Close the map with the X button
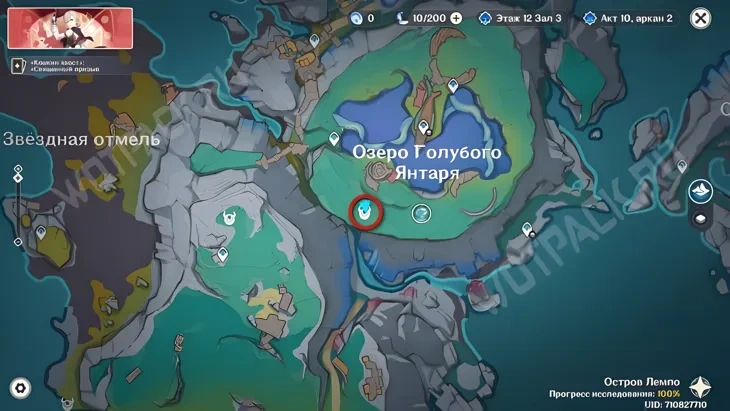This screenshot has height=411, width=730. (x=701, y=18)
